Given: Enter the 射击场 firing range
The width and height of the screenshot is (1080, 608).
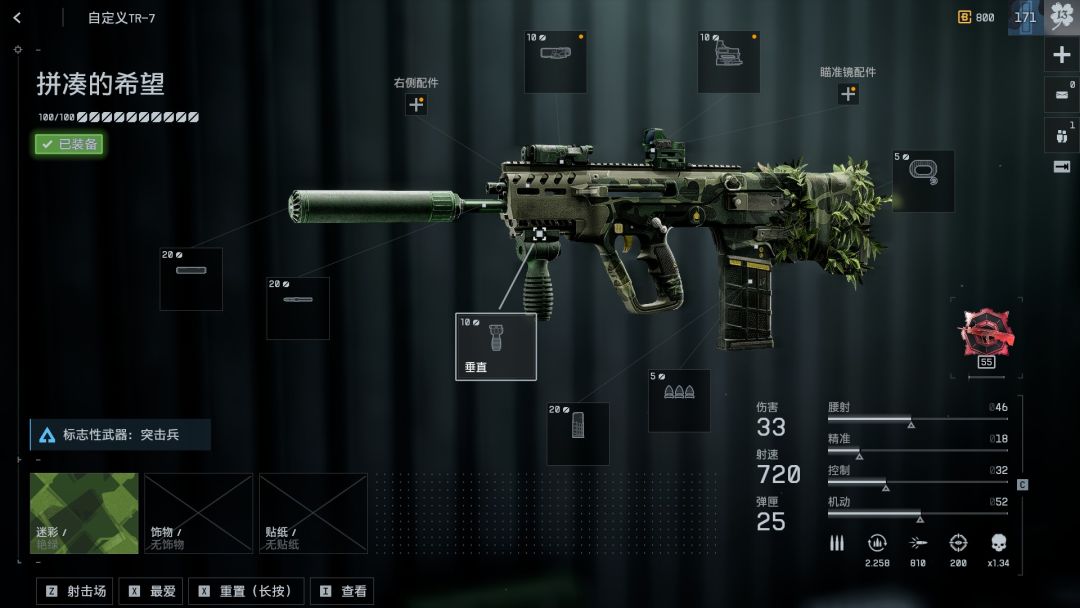Looking at the screenshot, I should [76, 591].
